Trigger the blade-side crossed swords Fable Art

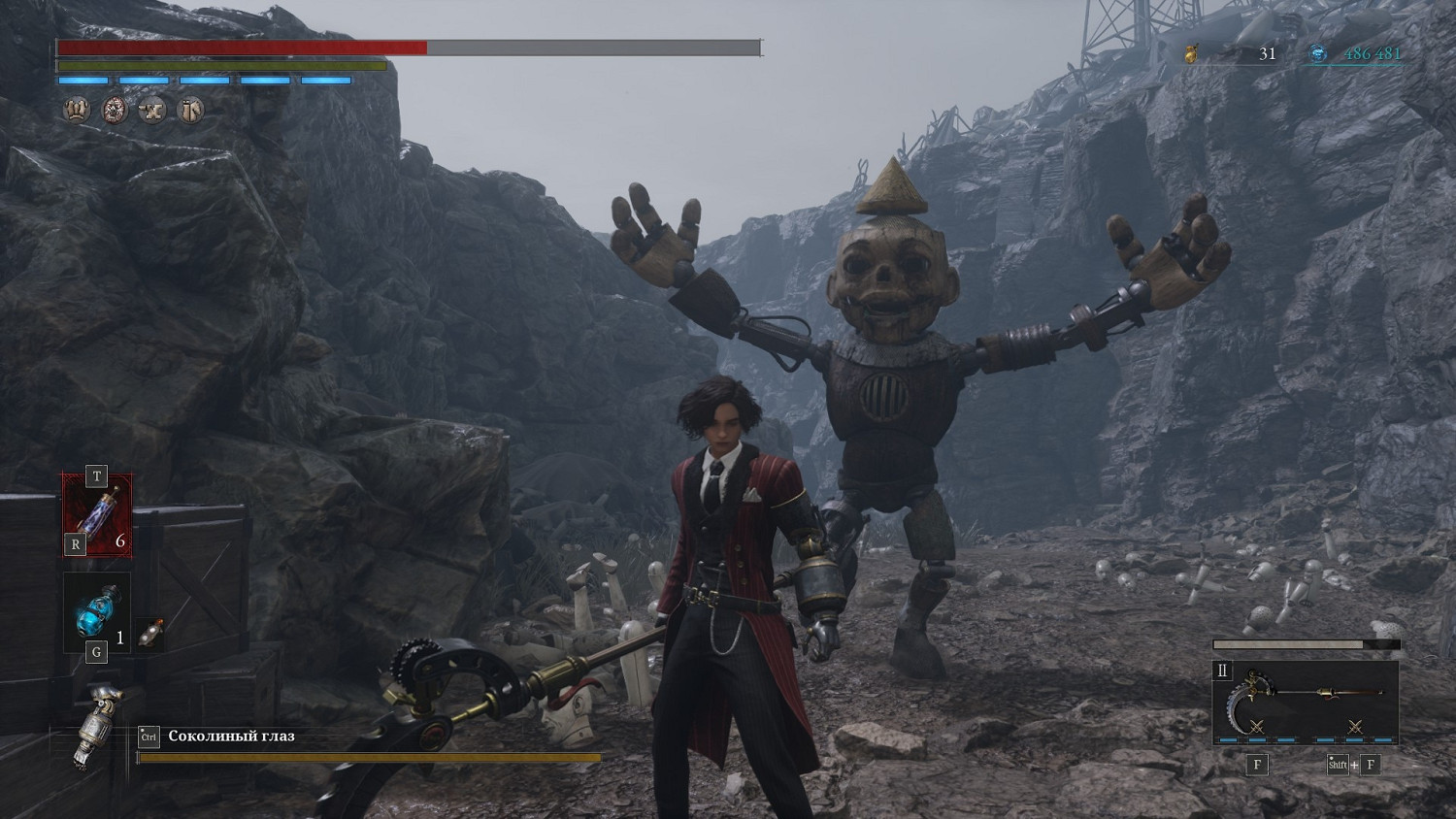pyautogui.click(x=1257, y=727)
